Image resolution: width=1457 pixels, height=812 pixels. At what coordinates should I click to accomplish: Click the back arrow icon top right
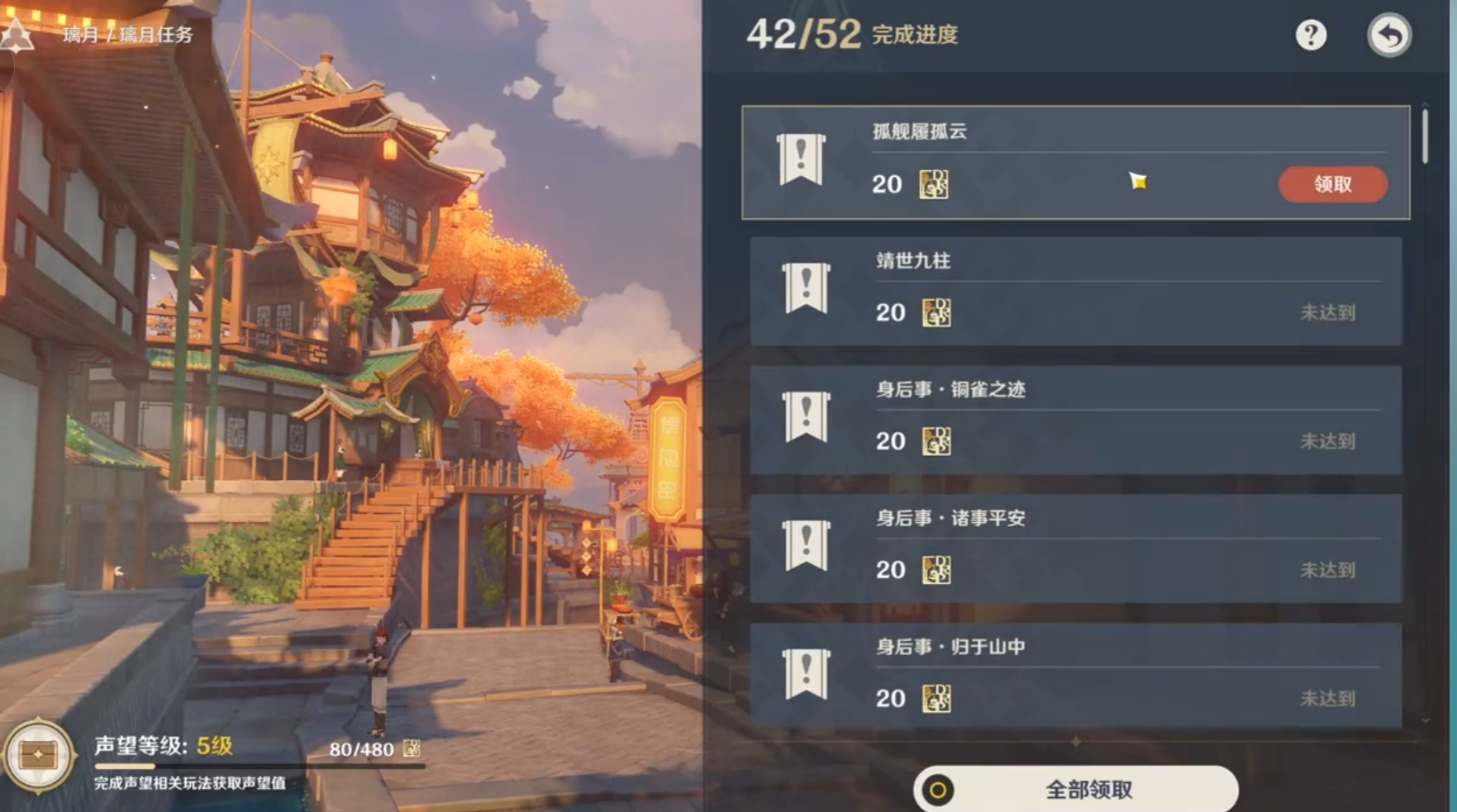click(1391, 35)
